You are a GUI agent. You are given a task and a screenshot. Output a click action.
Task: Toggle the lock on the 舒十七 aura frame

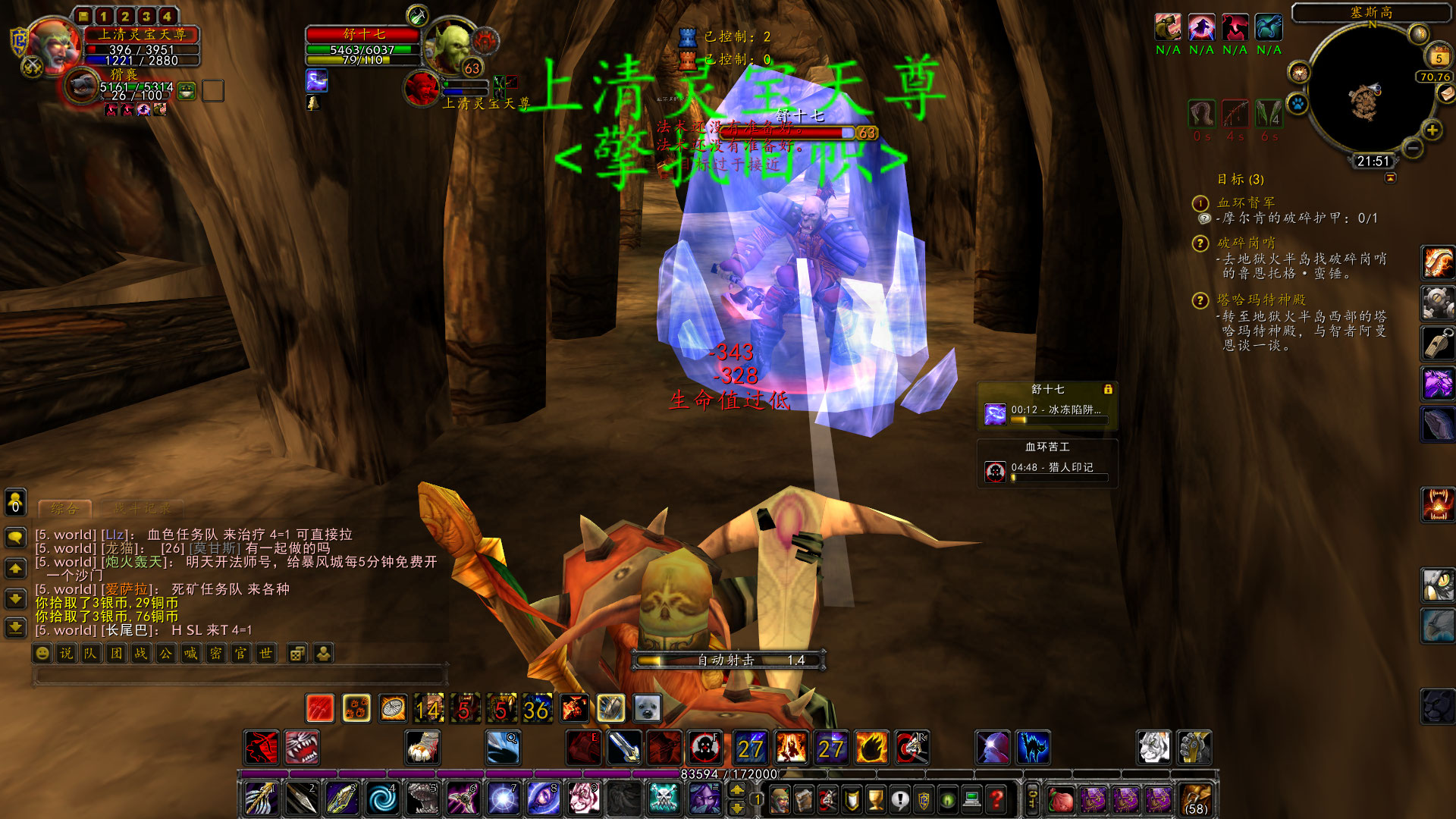(1109, 388)
